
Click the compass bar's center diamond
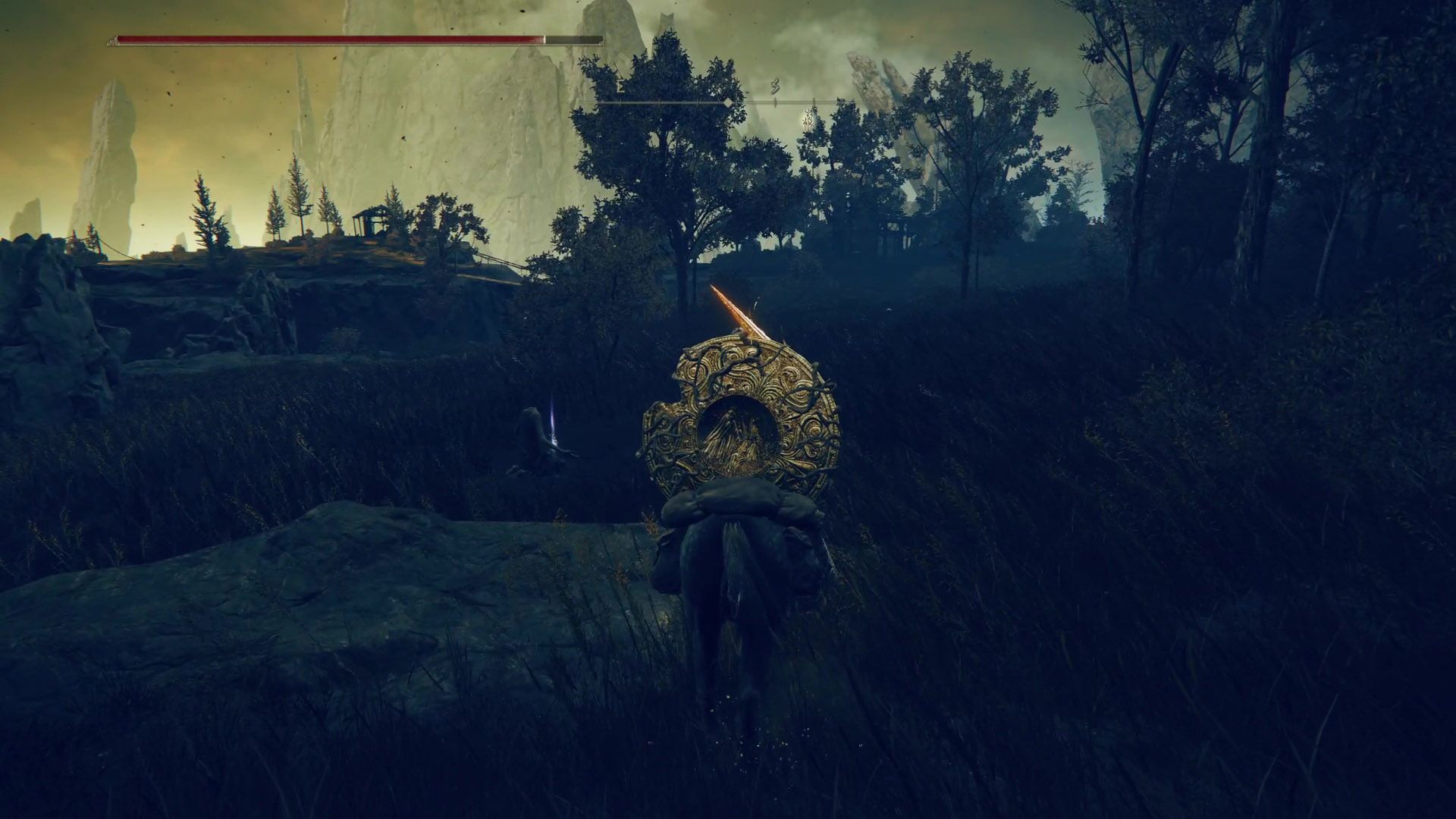tap(728, 102)
